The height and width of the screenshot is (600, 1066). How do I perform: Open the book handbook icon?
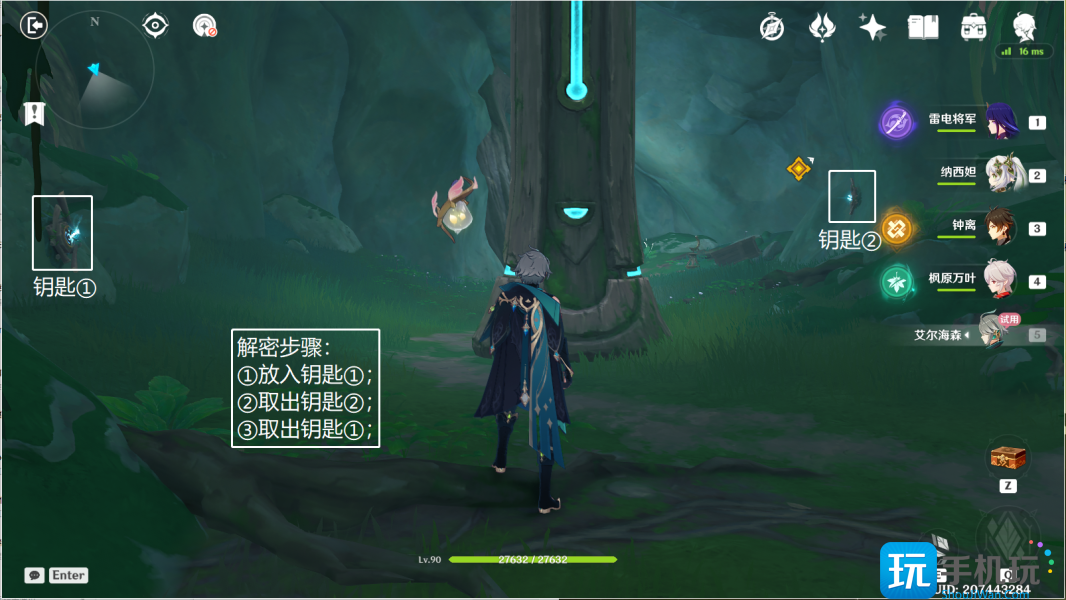pos(922,27)
